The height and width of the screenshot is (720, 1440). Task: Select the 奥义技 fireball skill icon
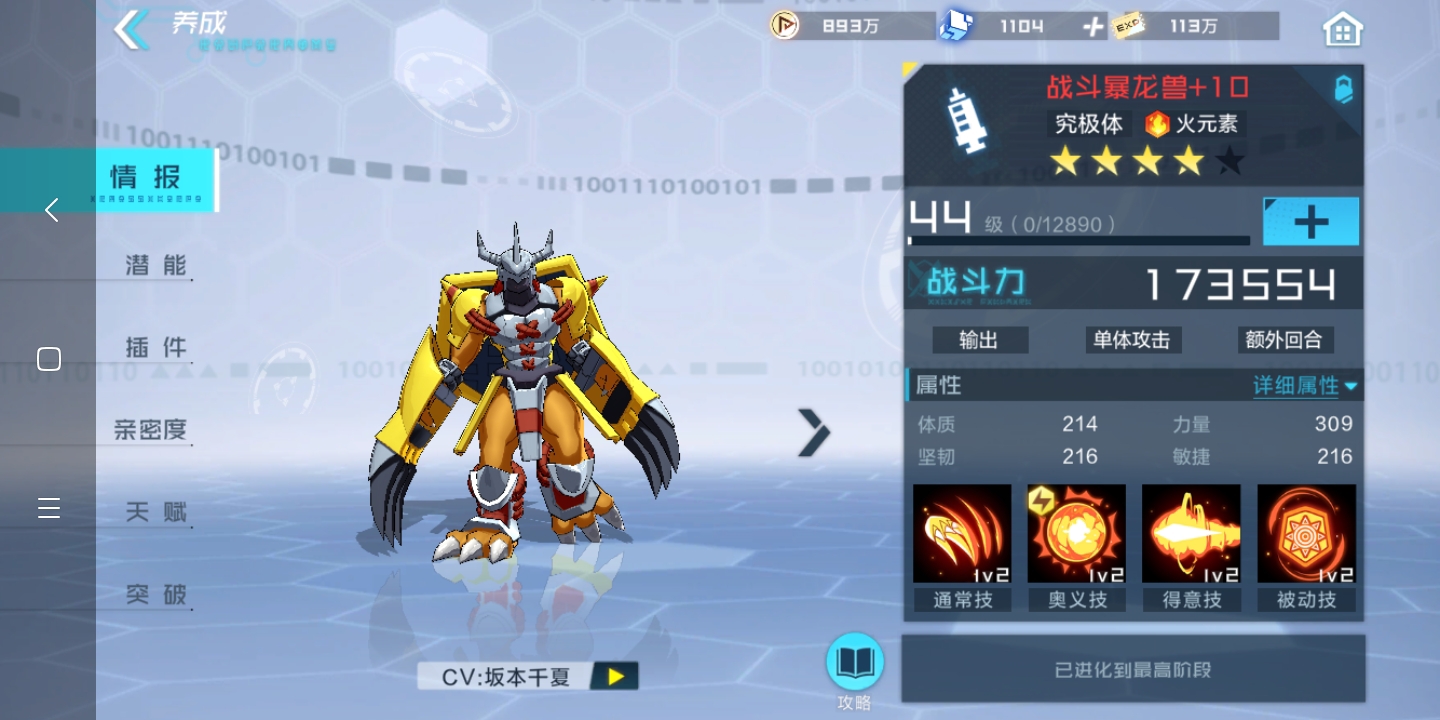pos(1077,534)
